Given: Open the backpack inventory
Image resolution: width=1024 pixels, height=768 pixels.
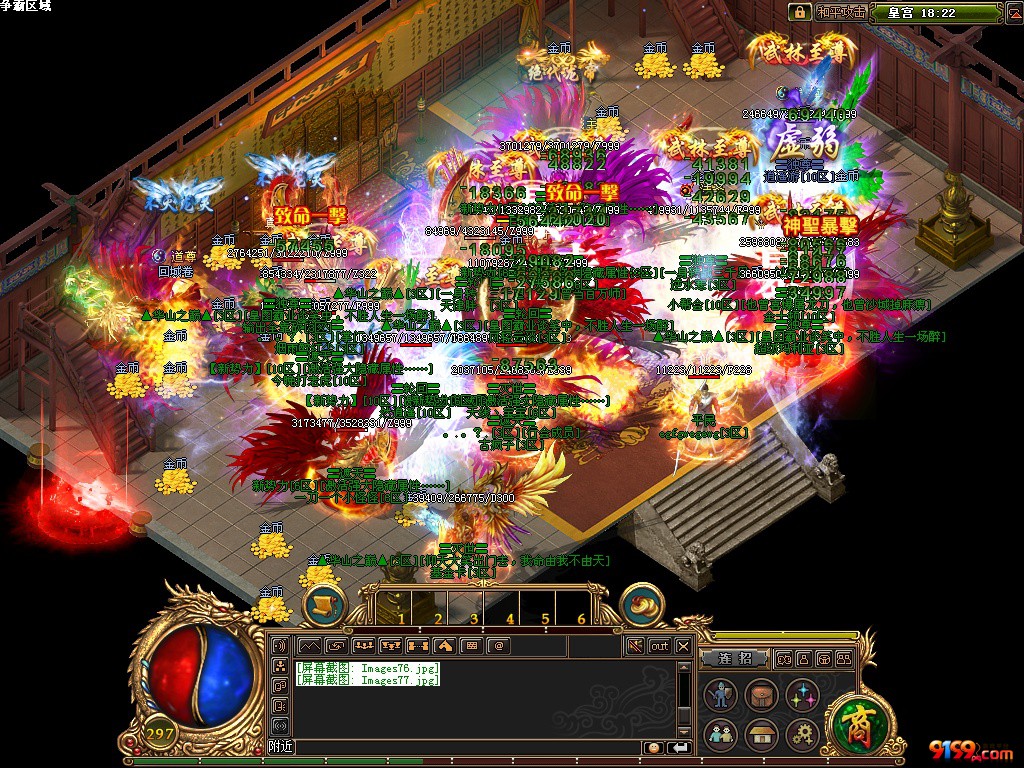Looking at the screenshot, I should click(760, 694).
